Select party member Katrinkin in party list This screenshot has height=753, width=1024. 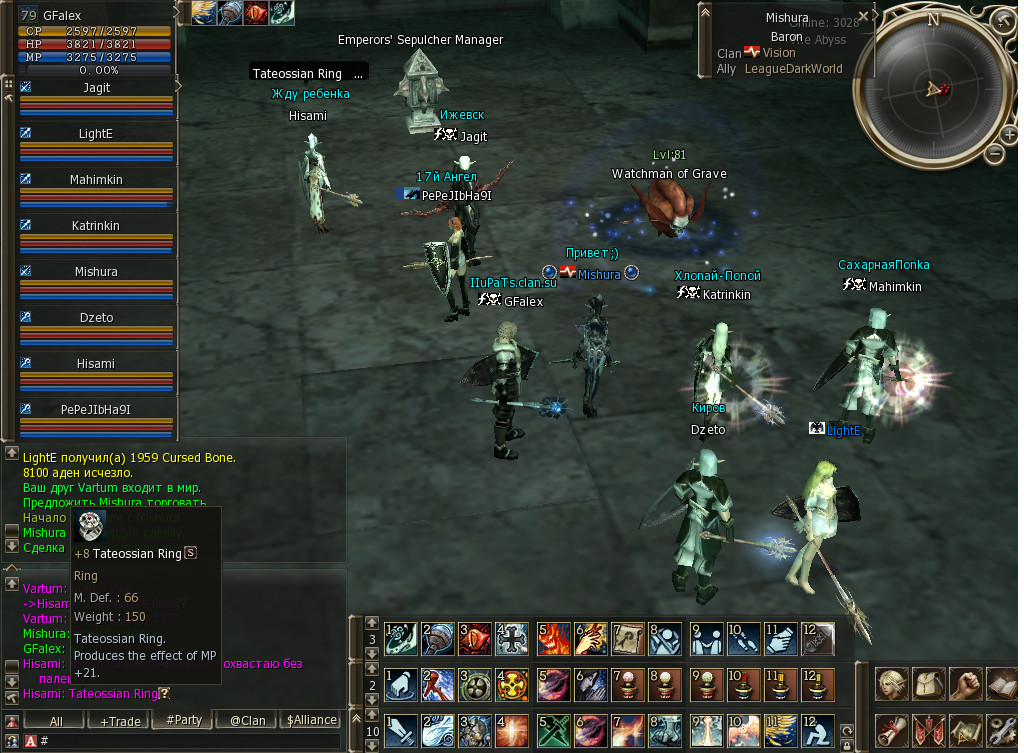tap(96, 226)
